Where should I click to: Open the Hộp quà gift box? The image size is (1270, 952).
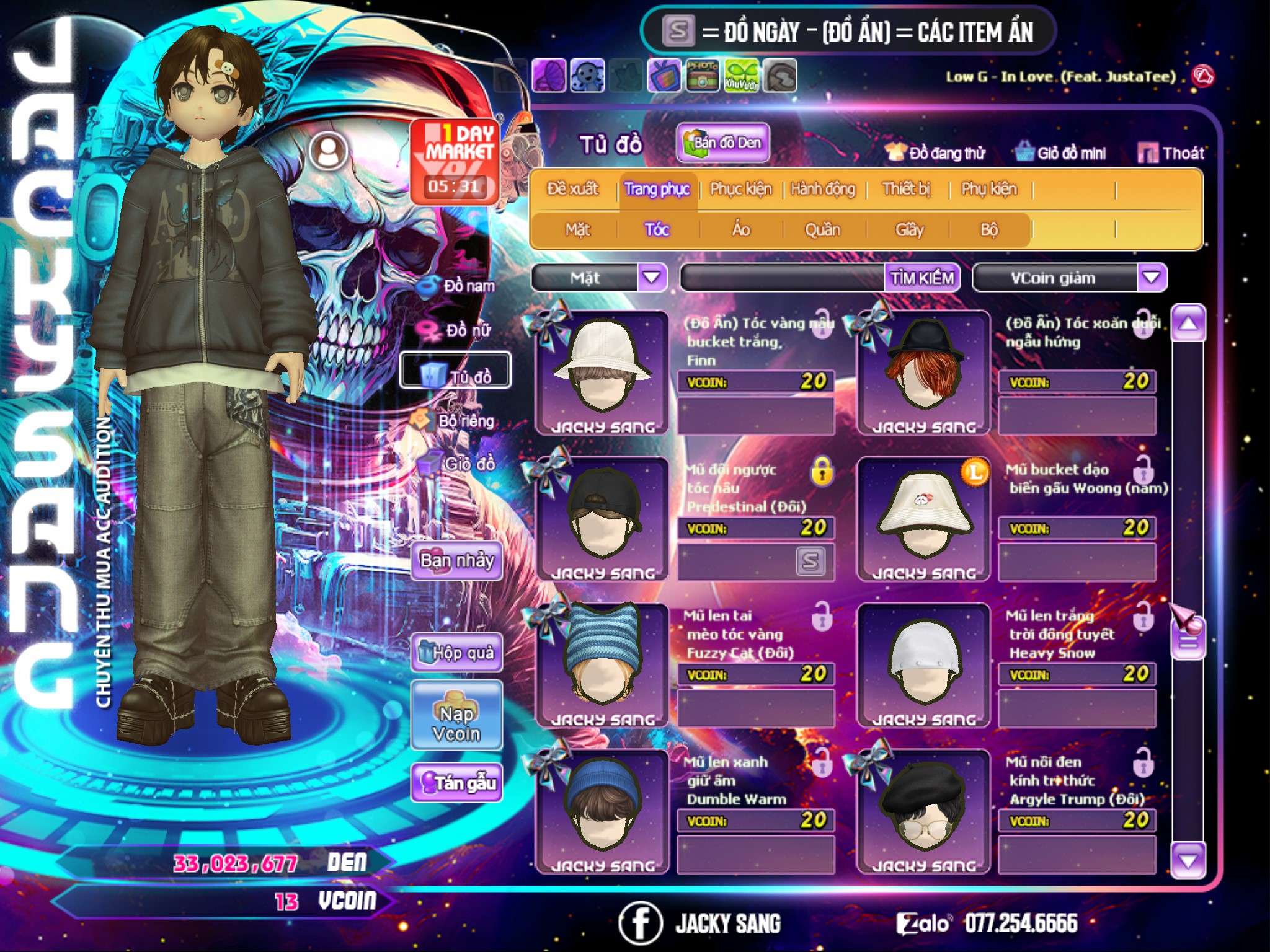coord(457,652)
